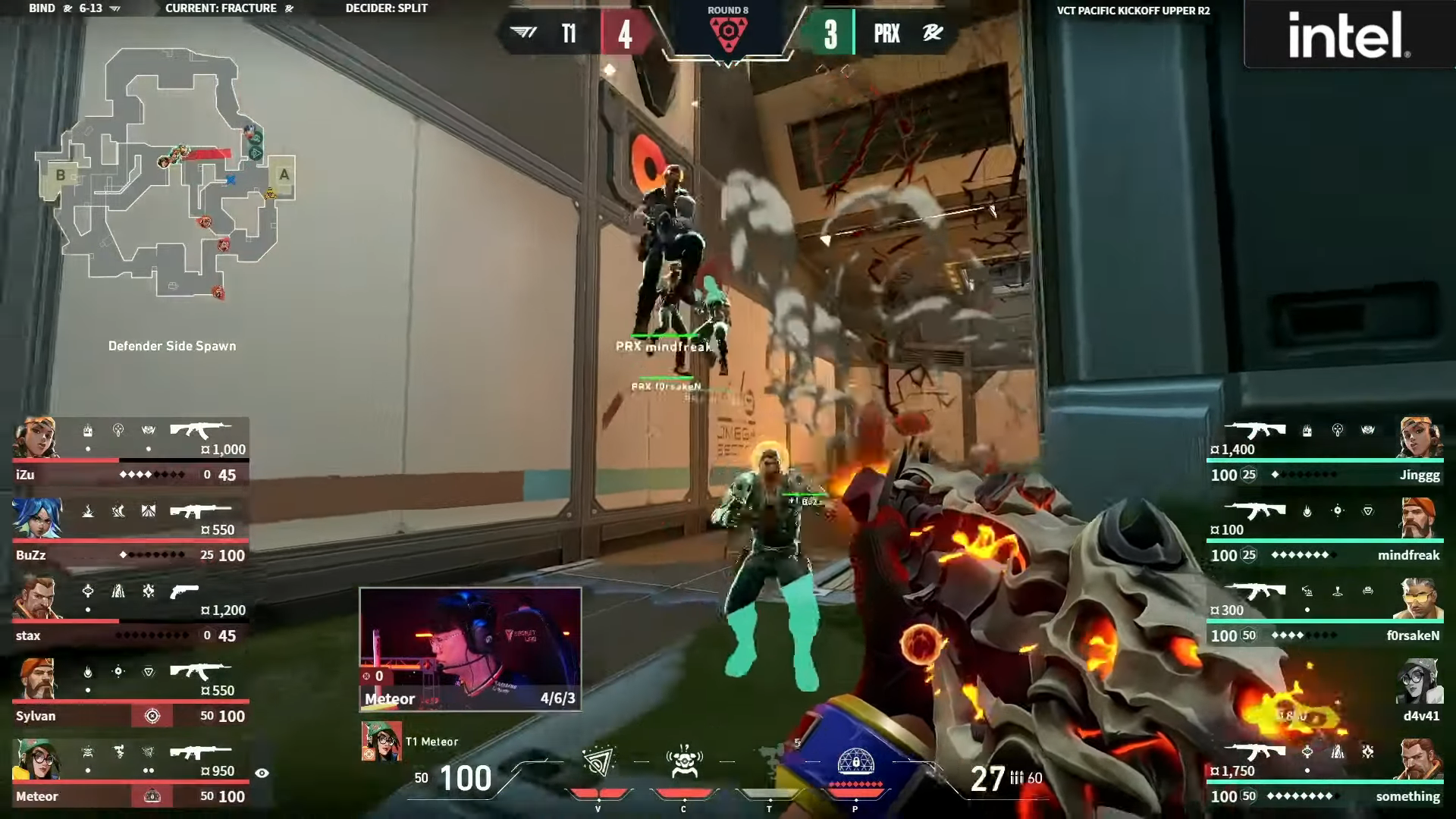The width and height of the screenshot is (1456, 819).
Task: Select the Alarmbot ability icon
Action: tap(684, 762)
